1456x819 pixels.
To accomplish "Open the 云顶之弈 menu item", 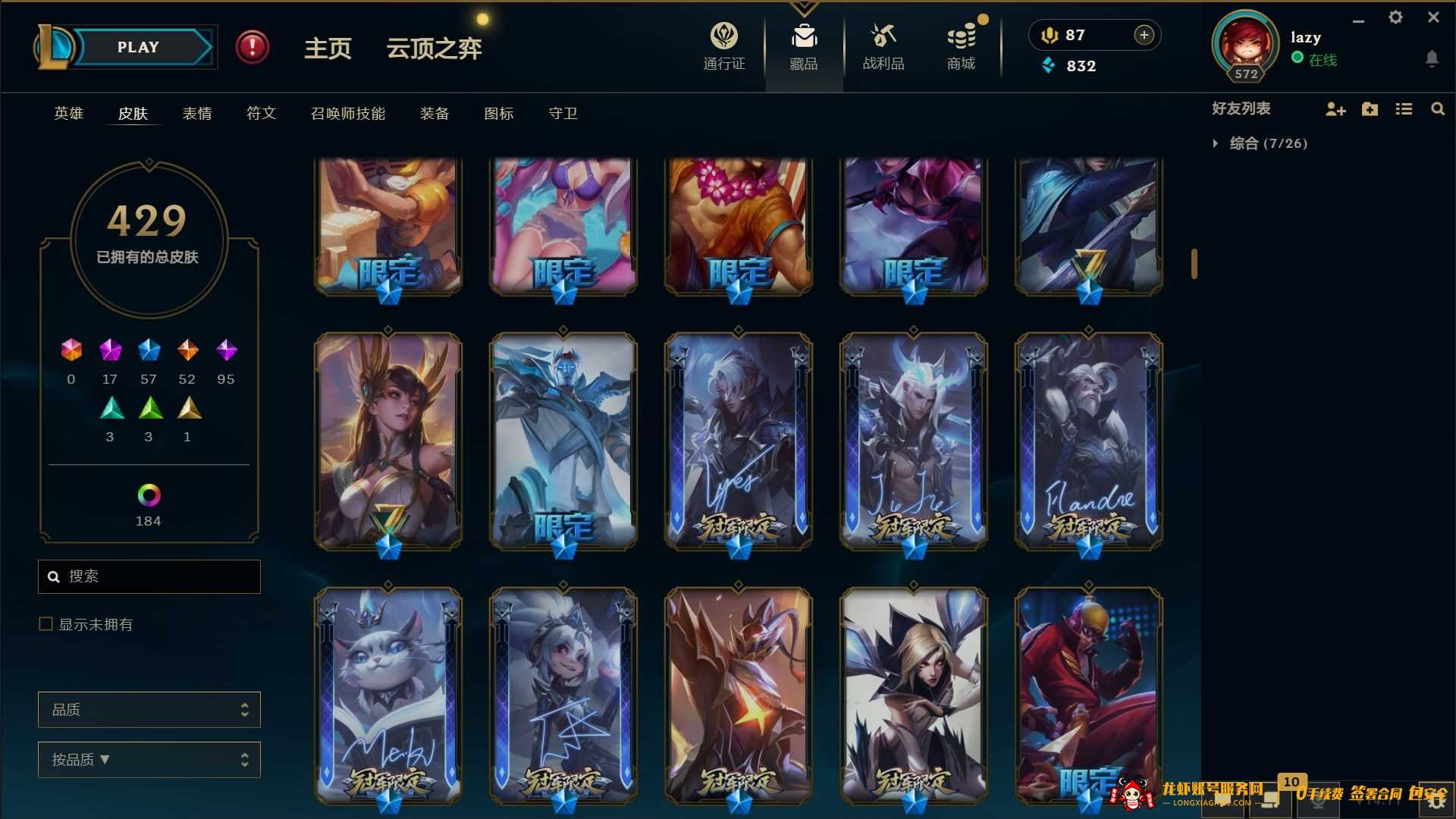I will 434,48.
